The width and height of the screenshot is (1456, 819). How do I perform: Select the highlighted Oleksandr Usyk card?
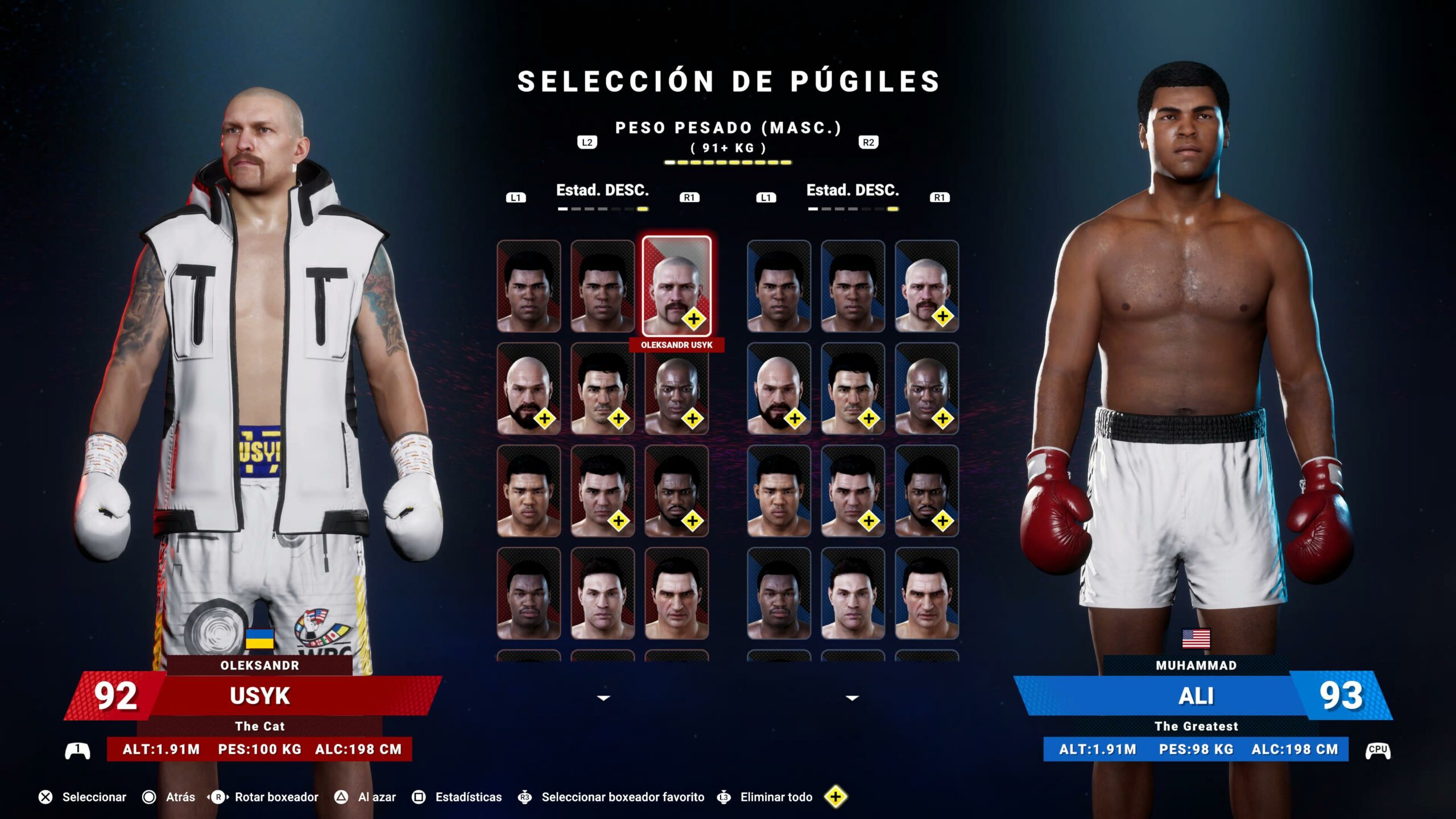(676, 286)
